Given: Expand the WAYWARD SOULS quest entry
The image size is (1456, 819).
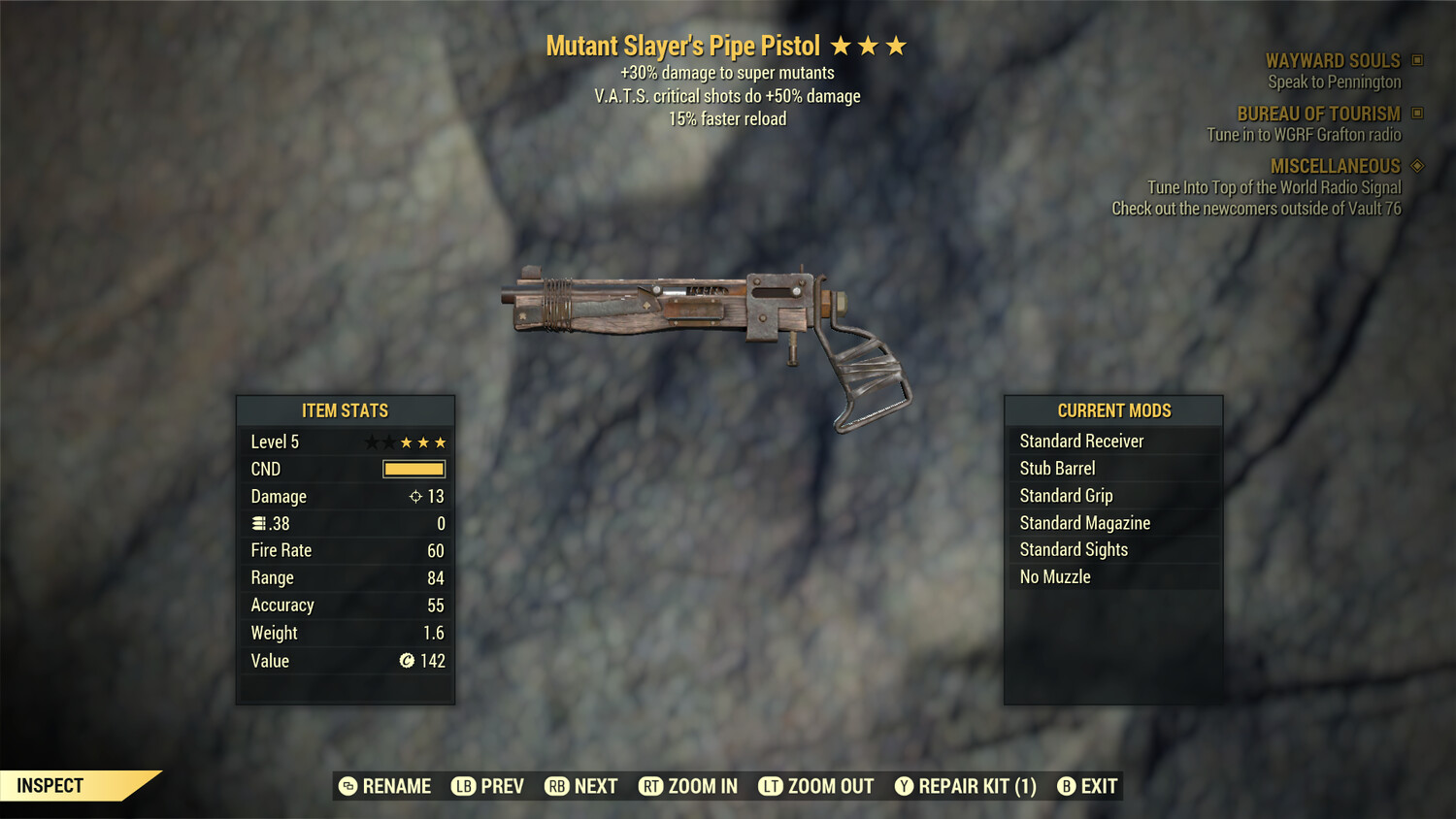Looking at the screenshot, I should click(1334, 60).
